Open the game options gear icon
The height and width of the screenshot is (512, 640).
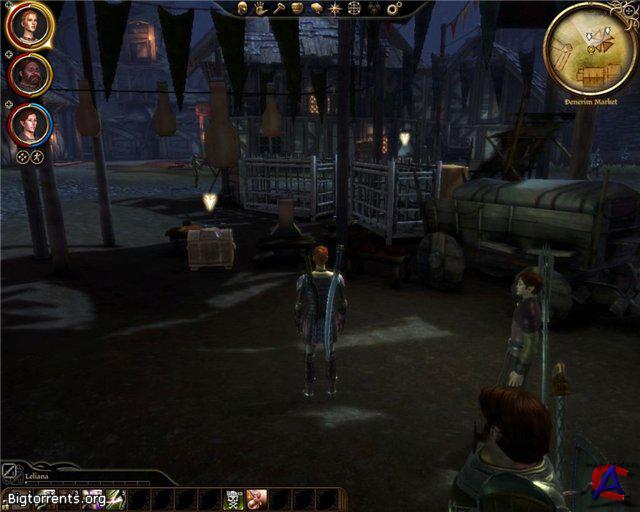click(x=393, y=8)
